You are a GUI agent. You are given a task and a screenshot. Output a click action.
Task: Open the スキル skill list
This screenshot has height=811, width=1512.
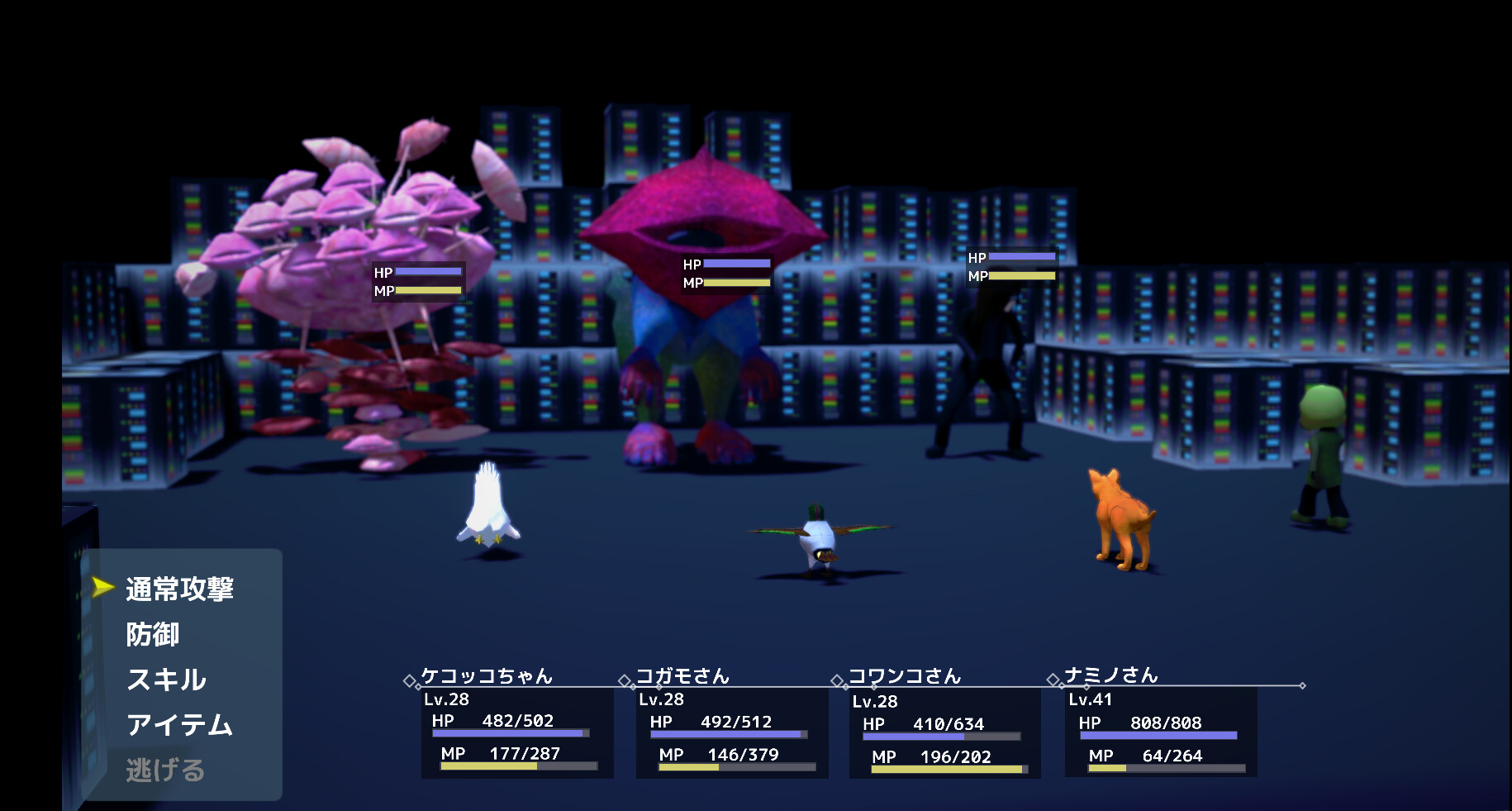(167, 680)
